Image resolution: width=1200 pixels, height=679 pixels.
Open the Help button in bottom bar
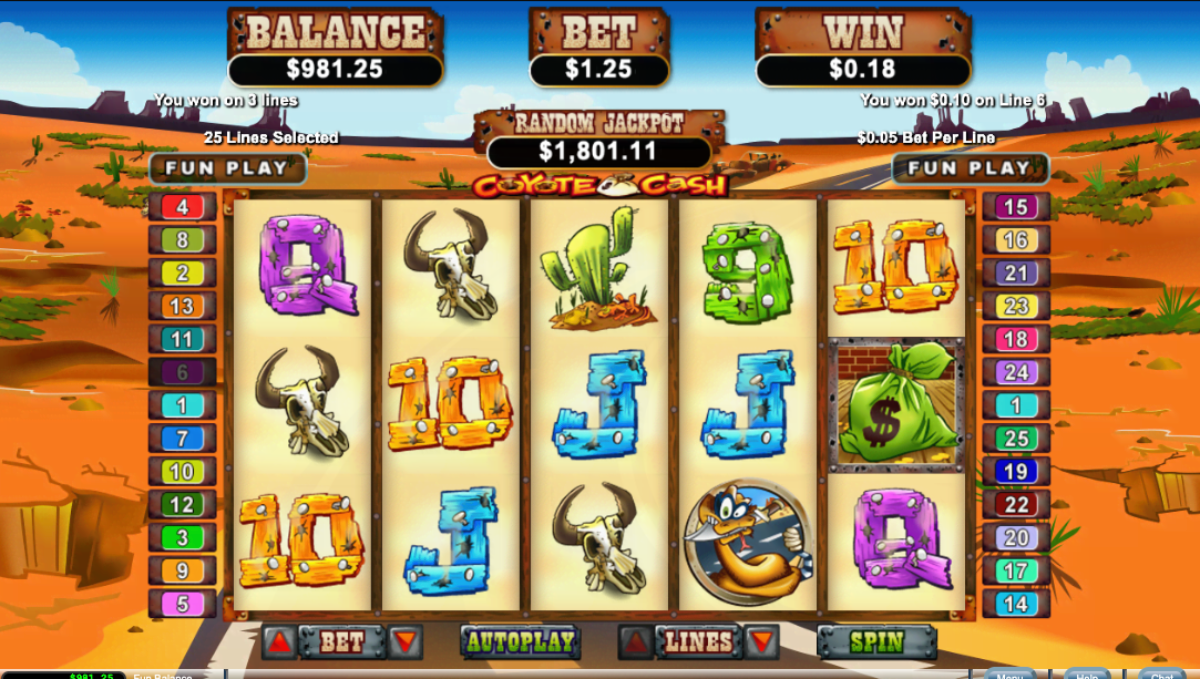[1086, 674]
